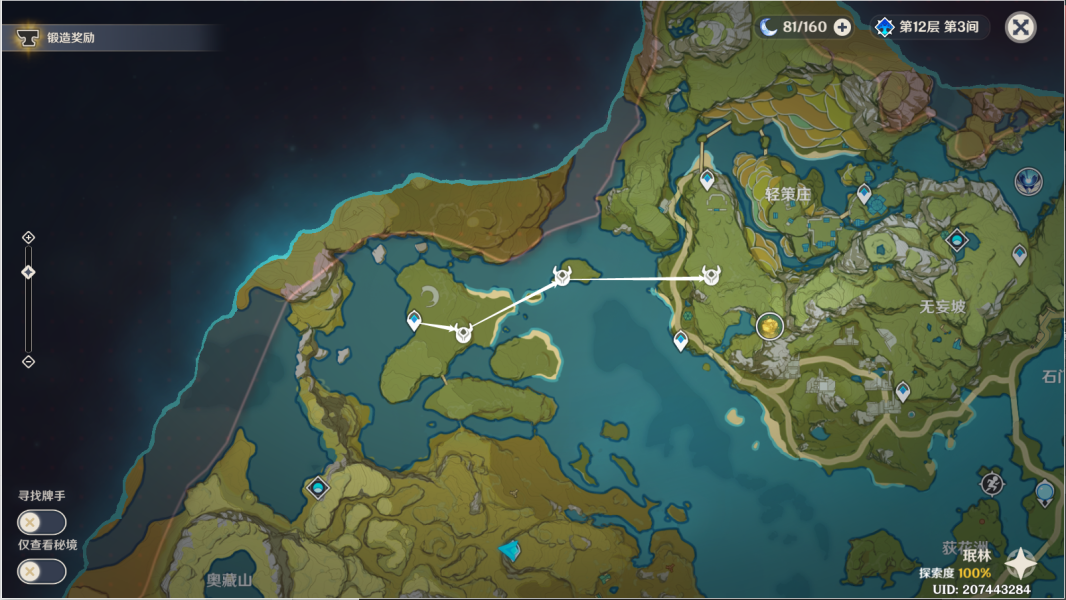The image size is (1066, 600).
Task: Select the teleport waypoint where the white route starts
Action: coord(414,320)
